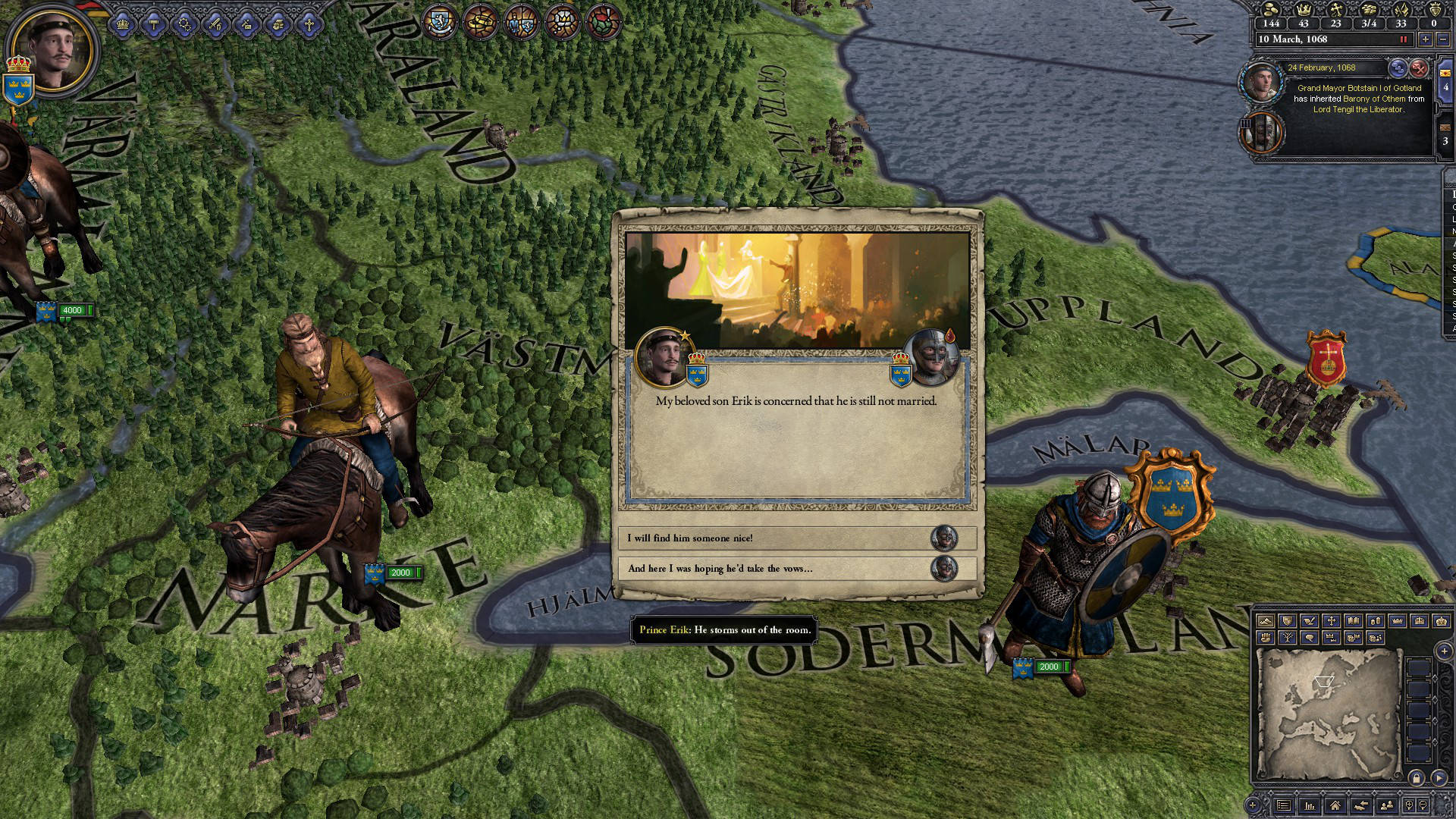Go to home capital with house button
This screenshot has height=819, width=1456.
[1335, 805]
